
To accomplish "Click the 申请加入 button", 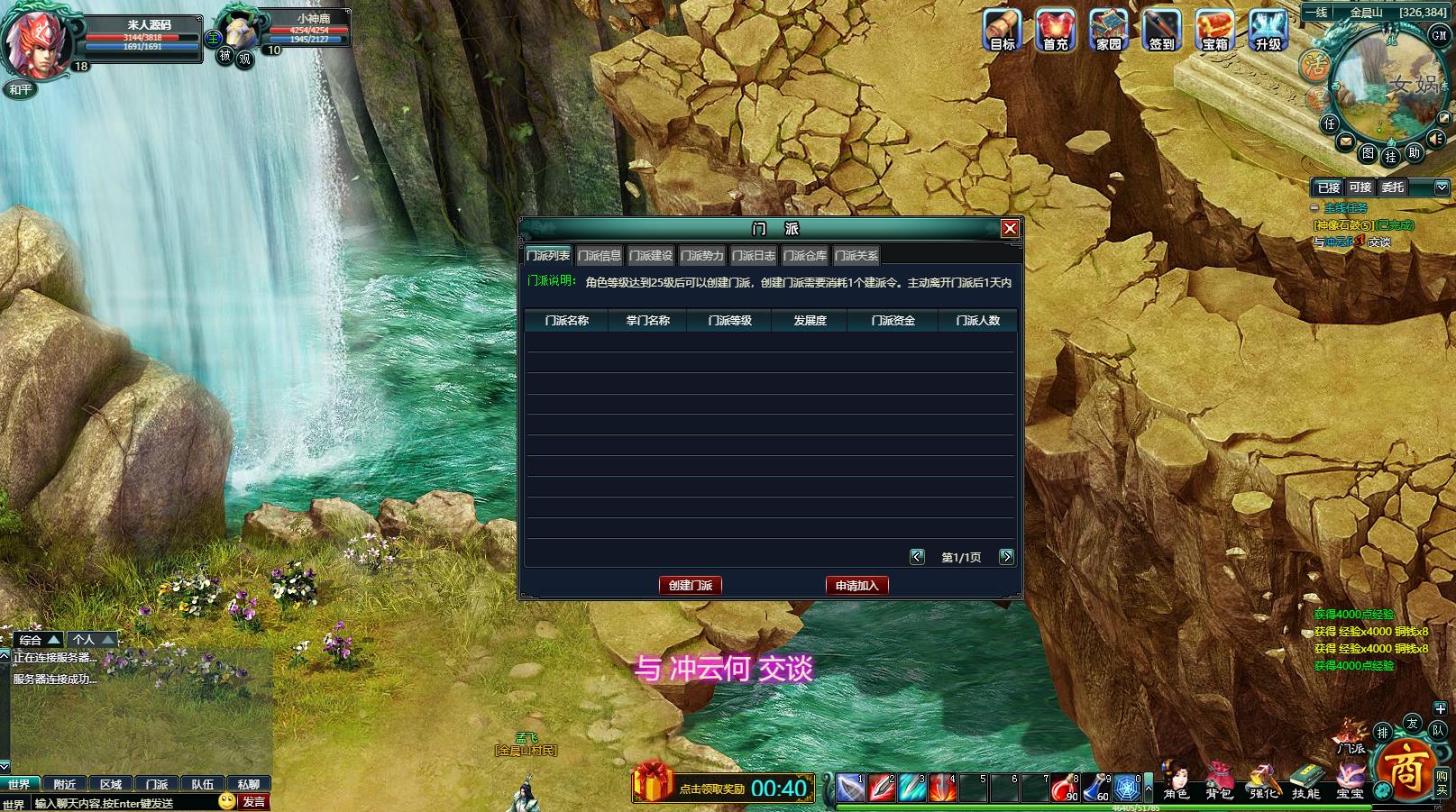I will (x=856, y=586).
